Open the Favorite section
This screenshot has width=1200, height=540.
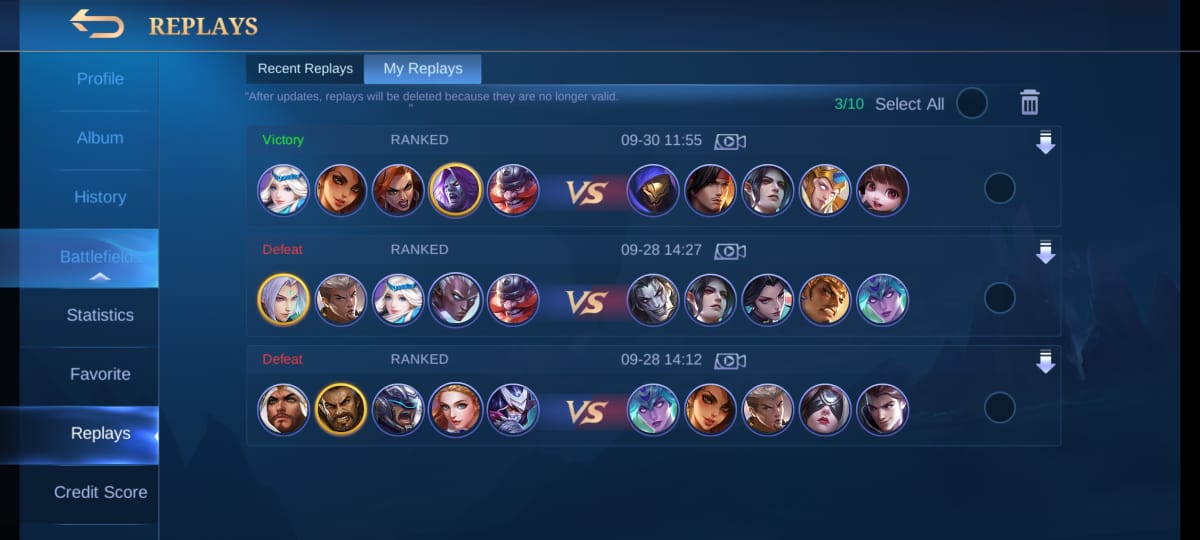(x=100, y=374)
